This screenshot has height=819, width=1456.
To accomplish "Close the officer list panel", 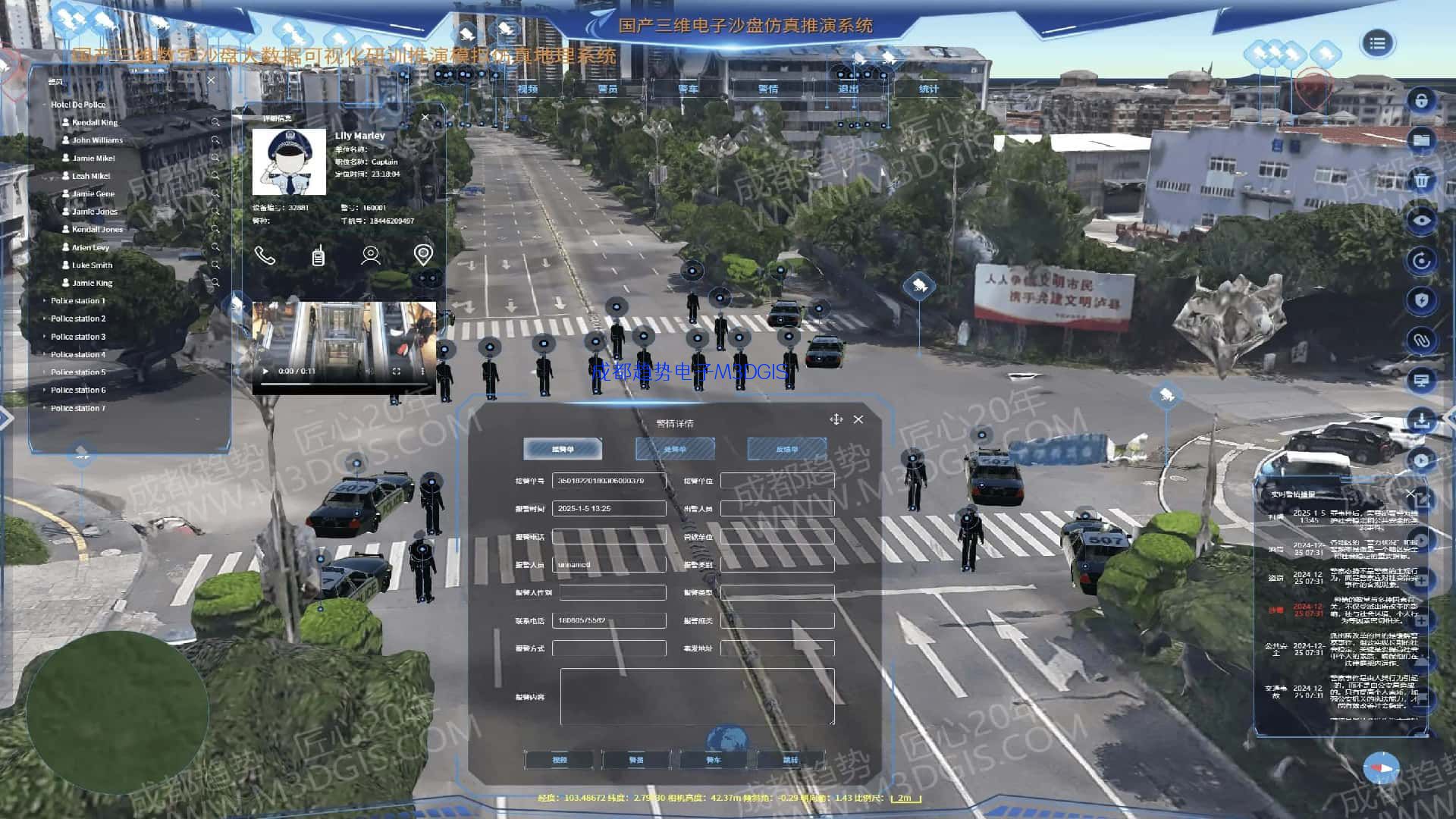I will [x=212, y=80].
